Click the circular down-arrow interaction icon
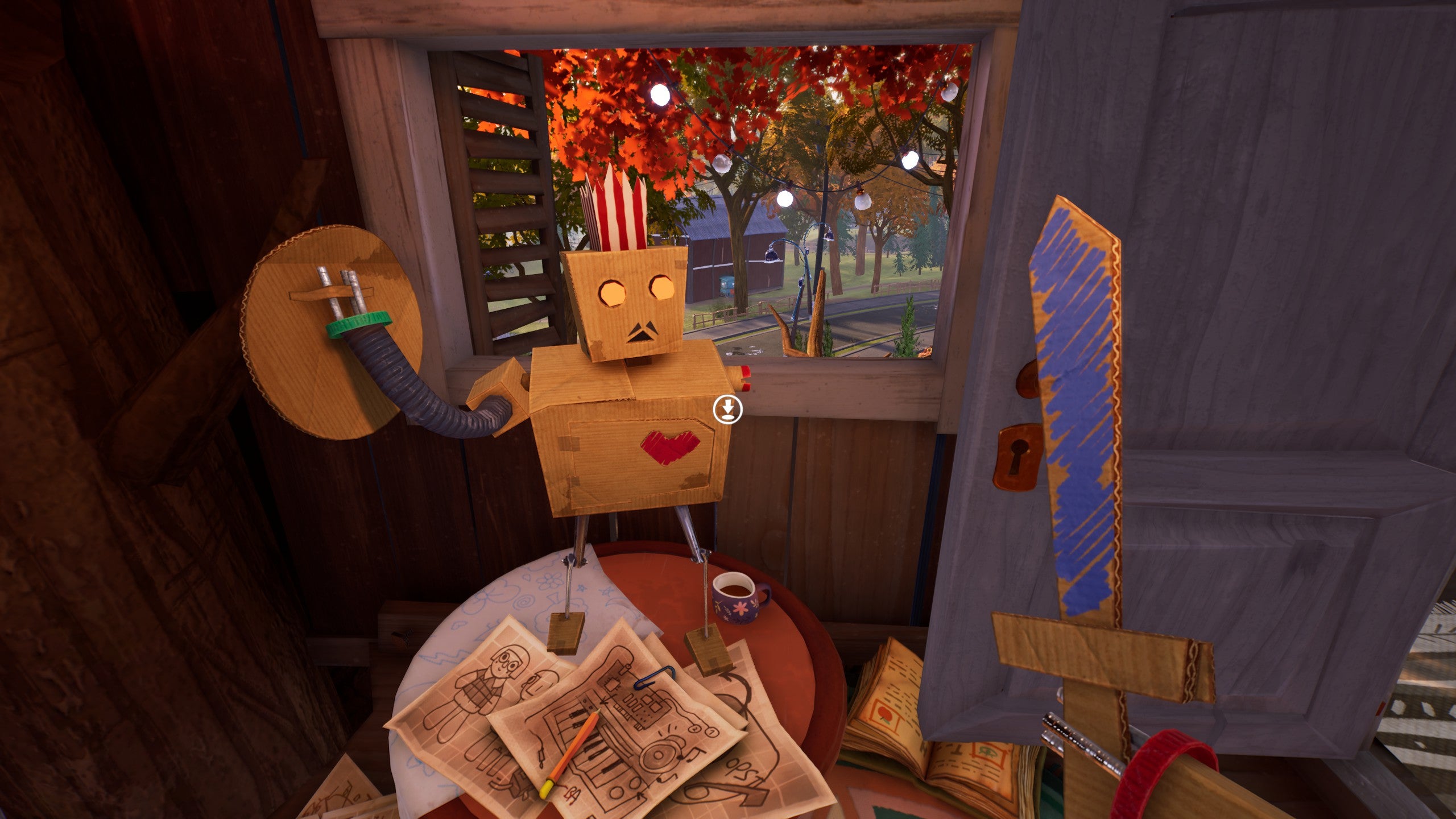This screenshot has height=819, width=1456. pyautogui.click(x=727, y=409)
